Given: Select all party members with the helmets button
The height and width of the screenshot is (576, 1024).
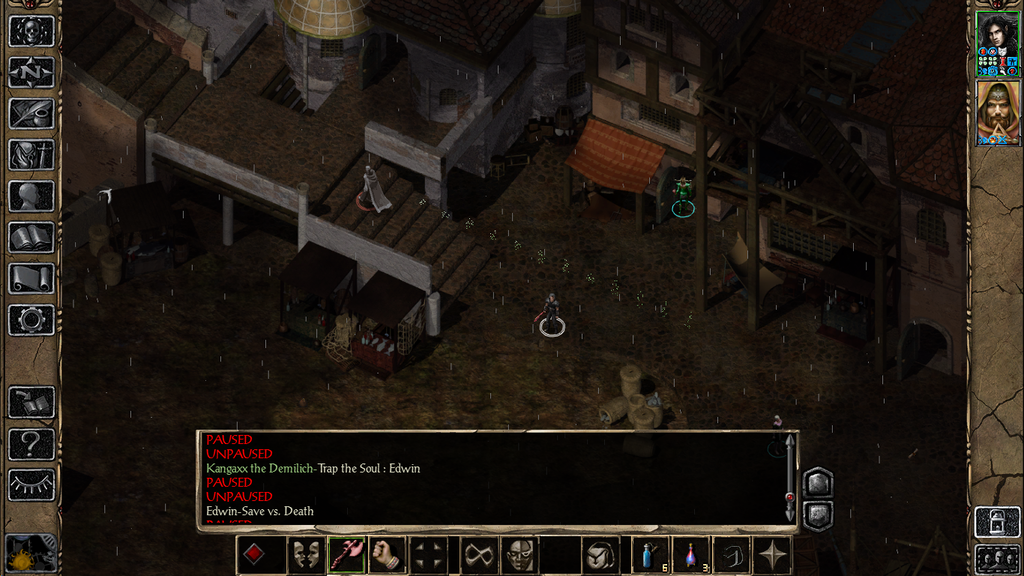Looking at the screenshot, I should [997, 558].
